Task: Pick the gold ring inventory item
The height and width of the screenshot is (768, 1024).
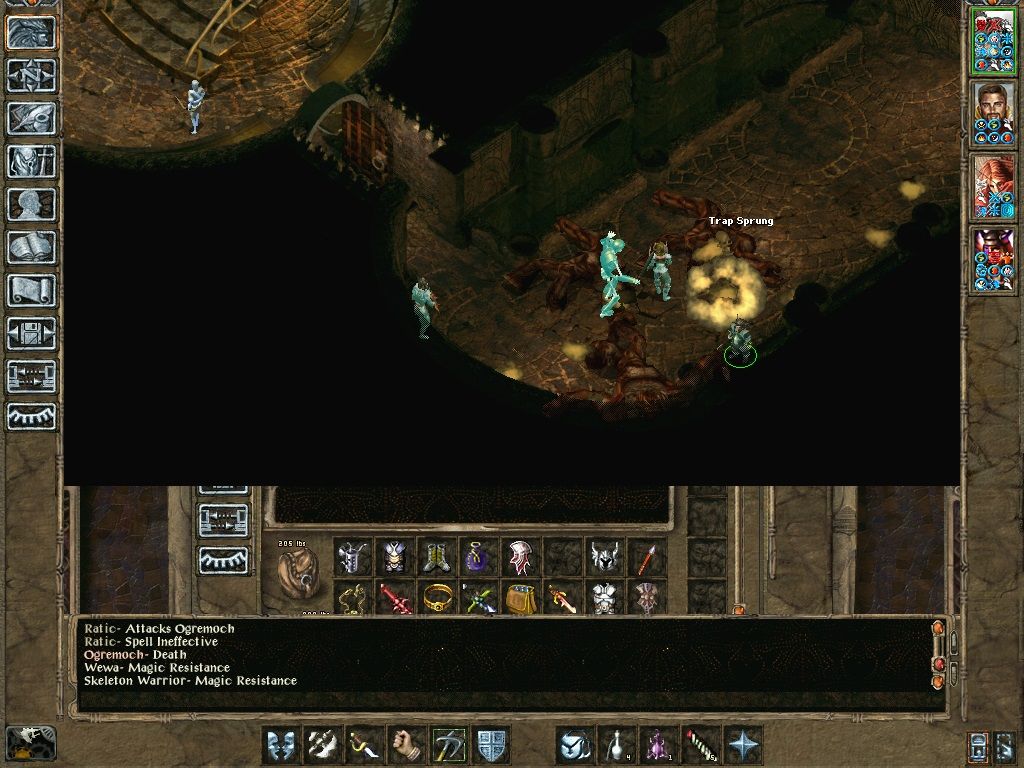Action: tap(437, 598)
